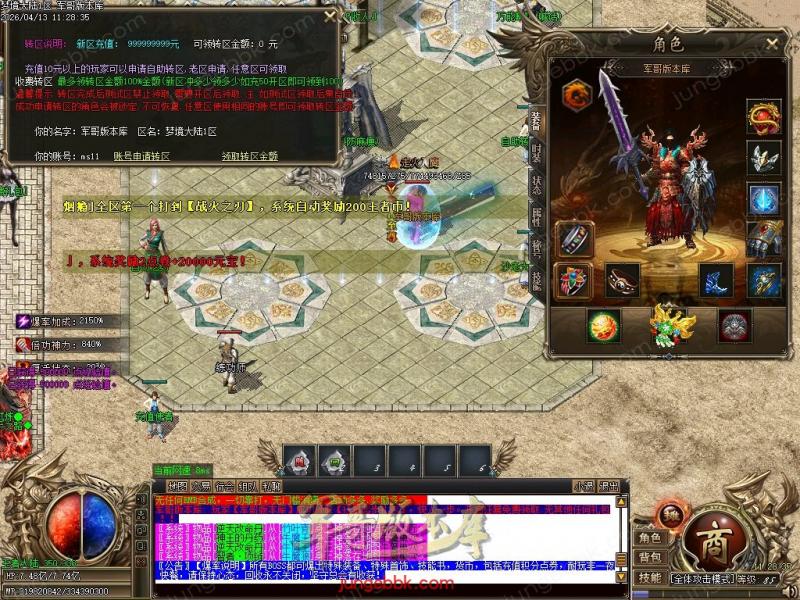Select the jeweled gauntlet slot

click(x=764, y=239)
